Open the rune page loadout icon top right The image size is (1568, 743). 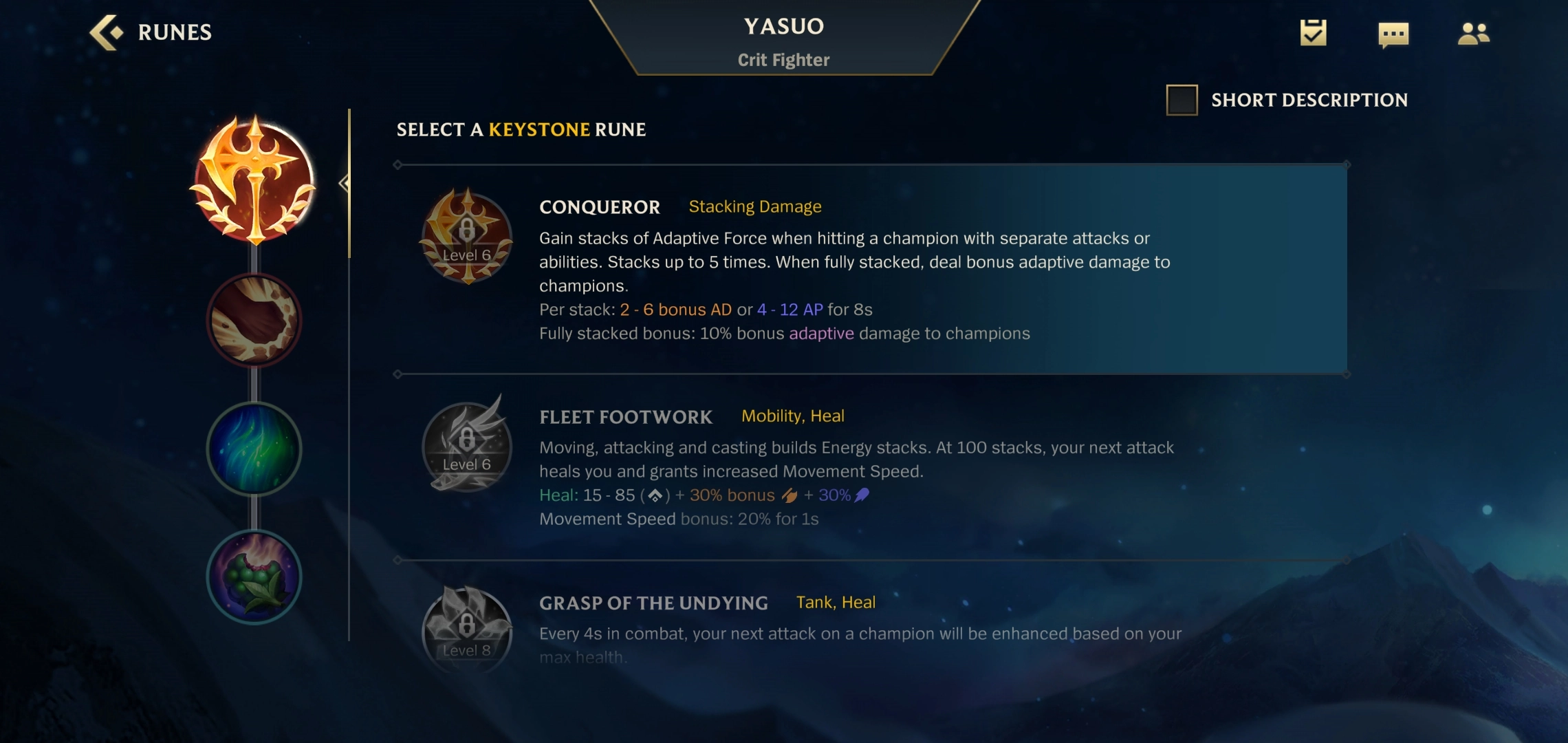click(x=1314, y=32)
